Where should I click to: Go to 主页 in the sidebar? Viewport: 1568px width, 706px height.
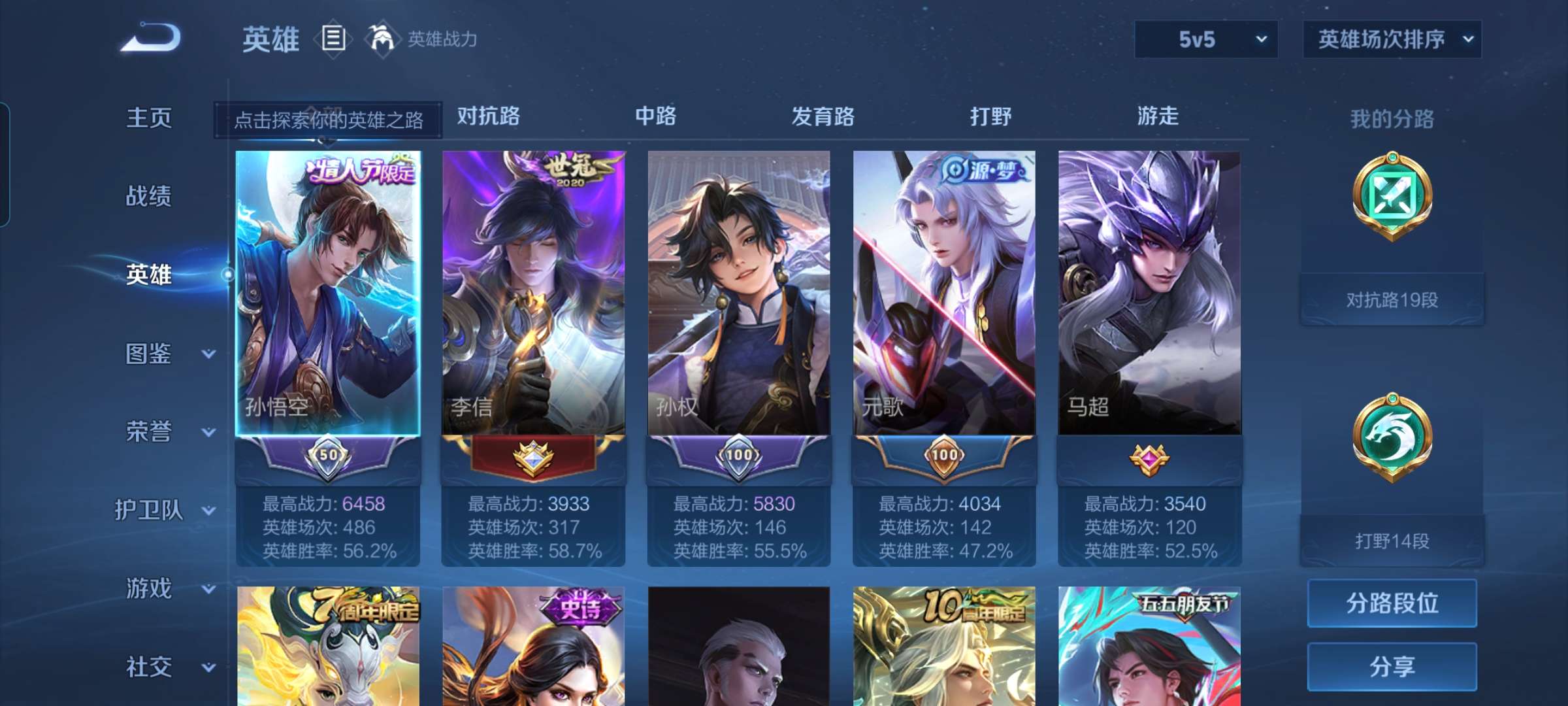tap(149, 118)
